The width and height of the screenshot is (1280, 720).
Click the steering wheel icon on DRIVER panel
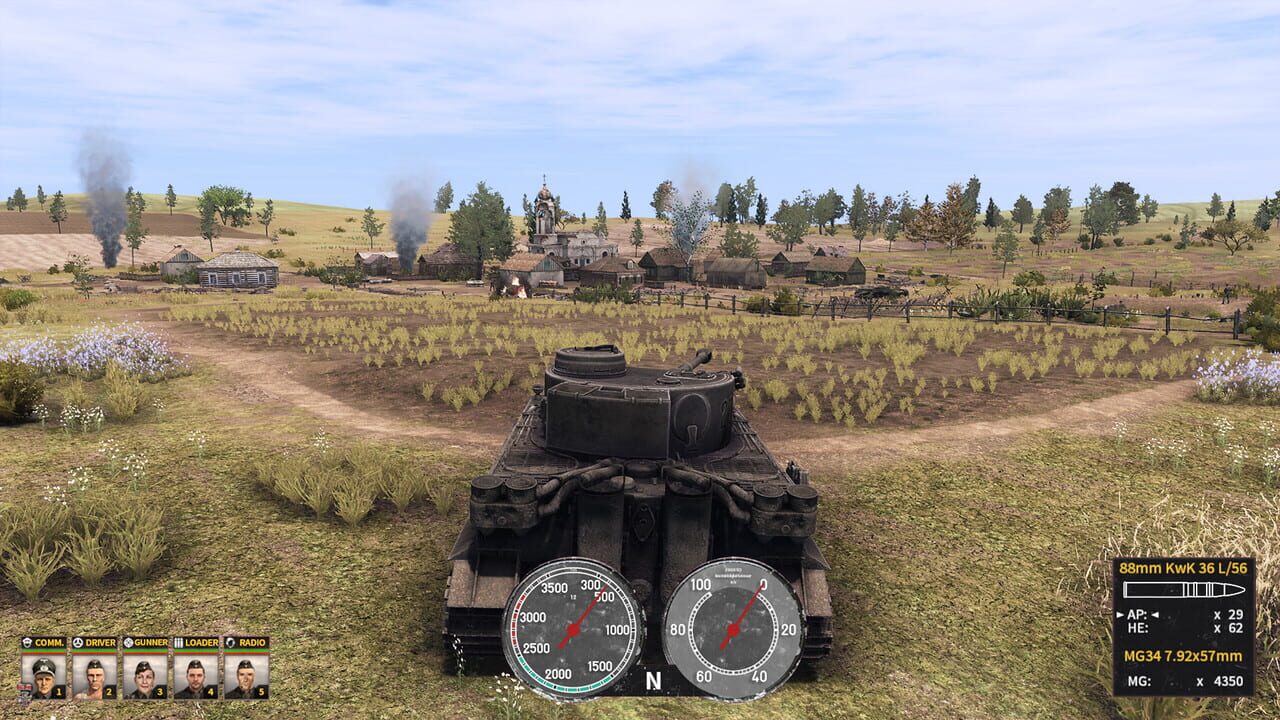(78, 642)
